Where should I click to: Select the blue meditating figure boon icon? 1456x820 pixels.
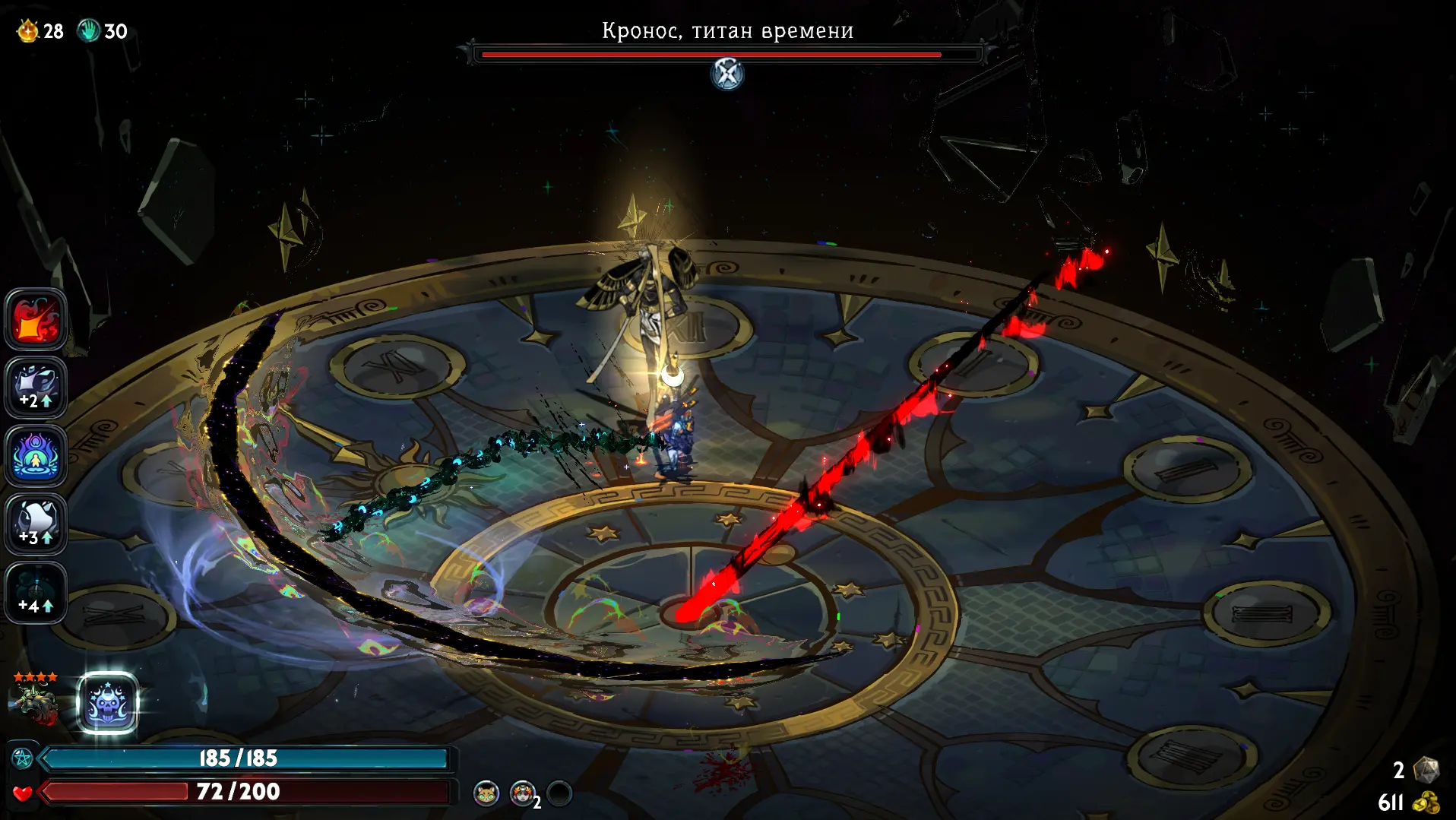[36, 456]
